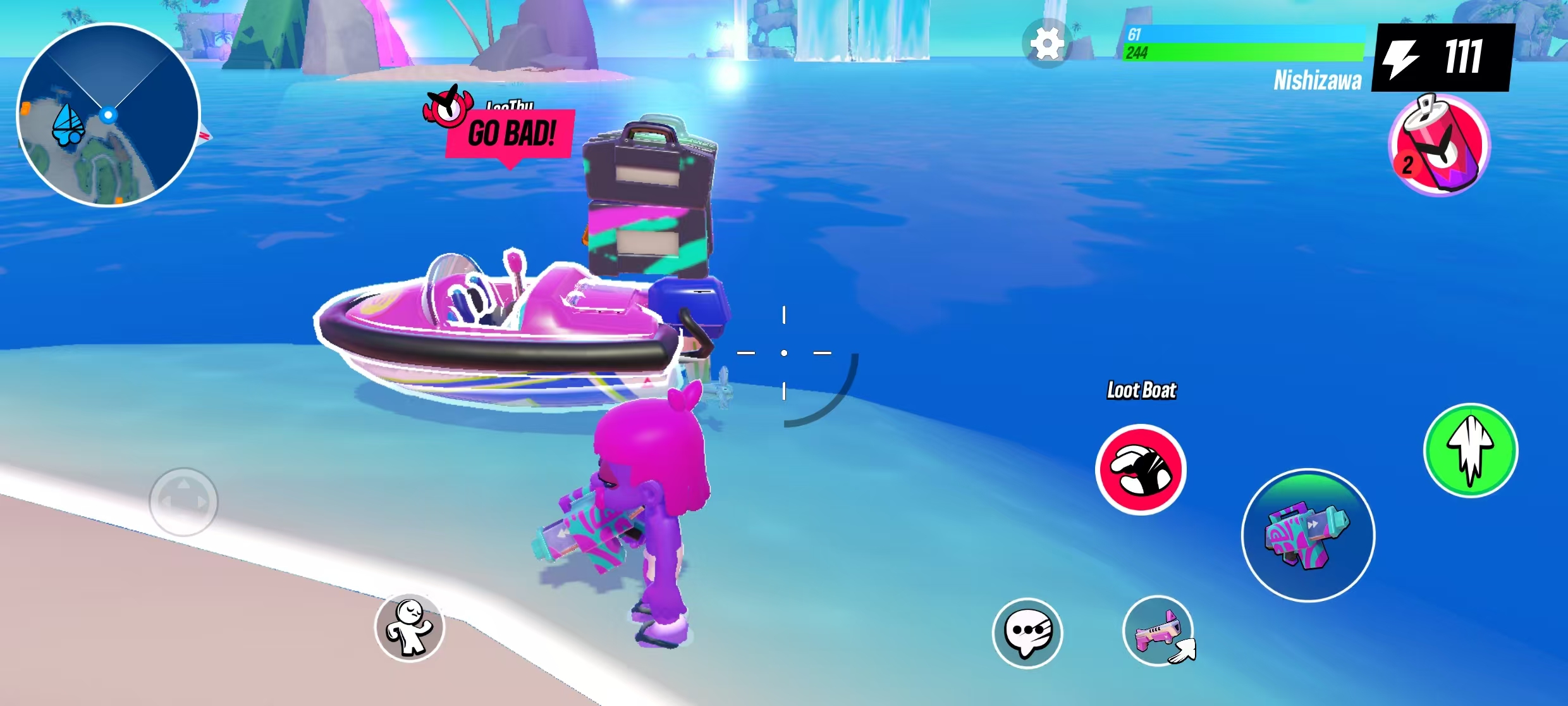The width and height of the screenshot is (1568, 706).
Task: Tap the virtual movement joystick
Action: pyautogui.click(x=183, y=502)
